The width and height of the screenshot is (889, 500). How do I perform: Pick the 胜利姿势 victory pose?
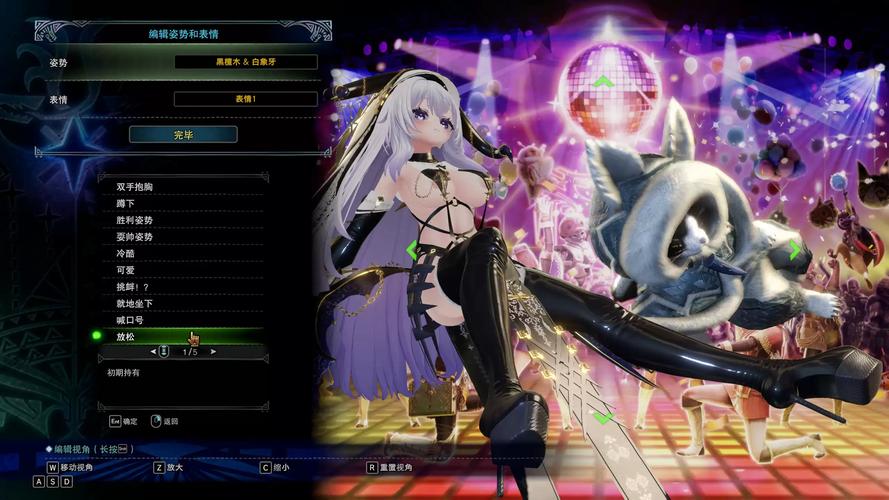[135, 220]
